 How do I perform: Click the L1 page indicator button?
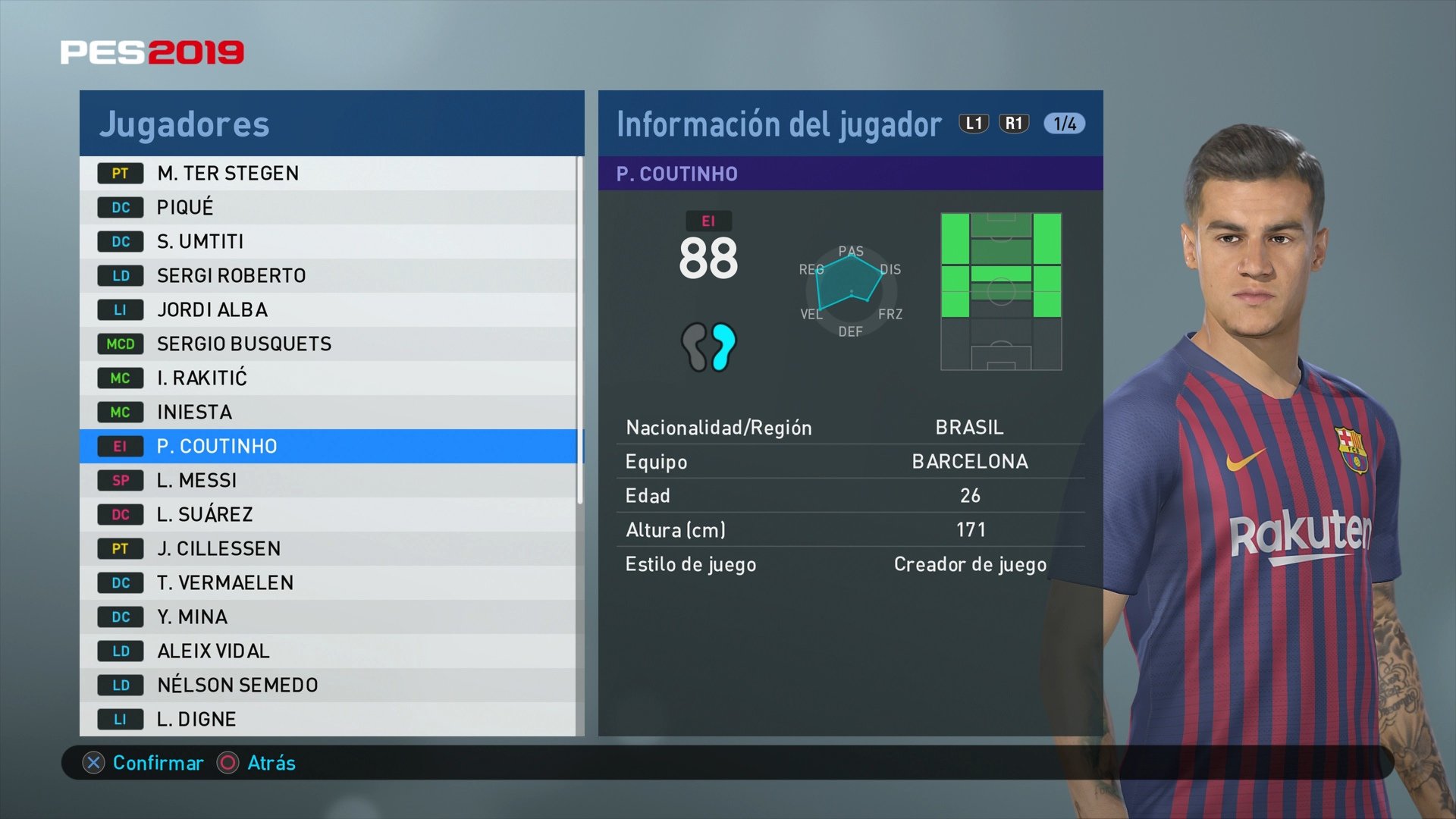[x=974, y=123]
